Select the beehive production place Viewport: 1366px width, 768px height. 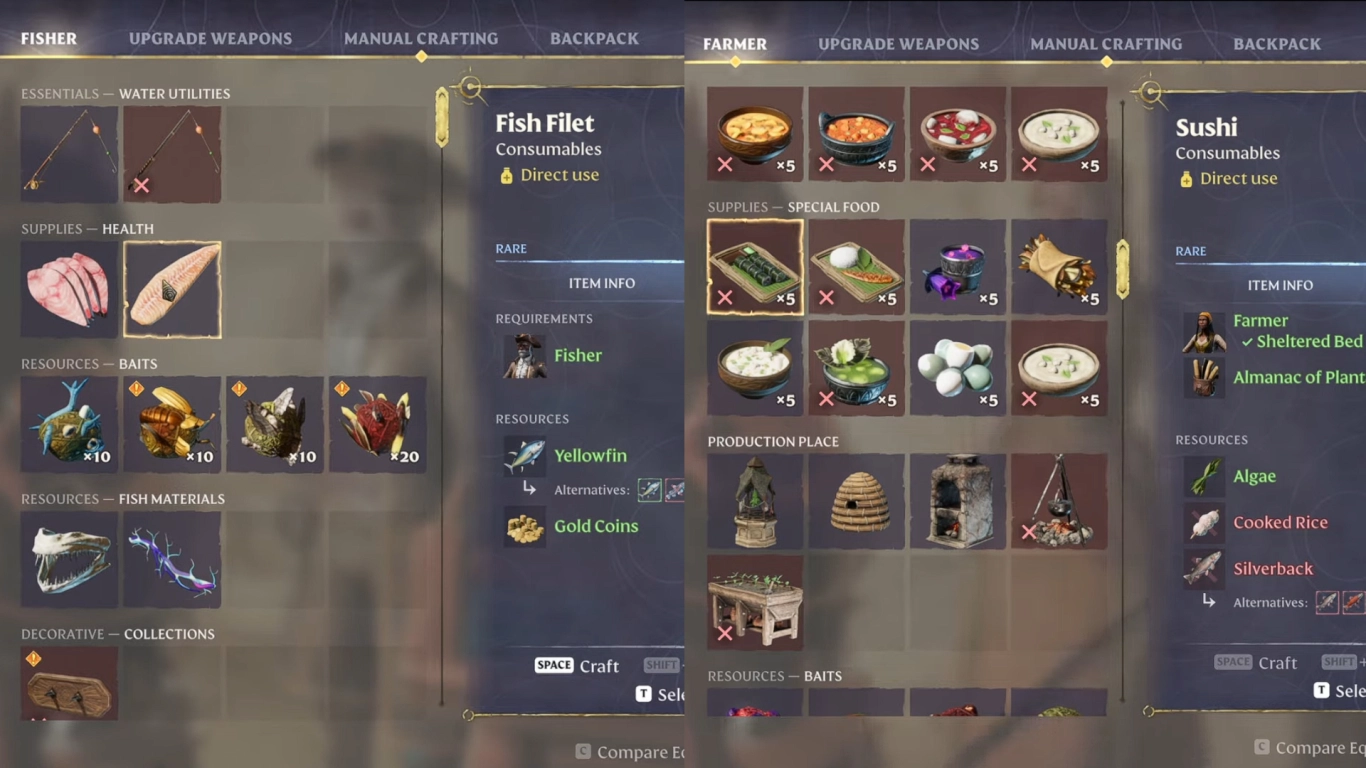coord(856,501)
